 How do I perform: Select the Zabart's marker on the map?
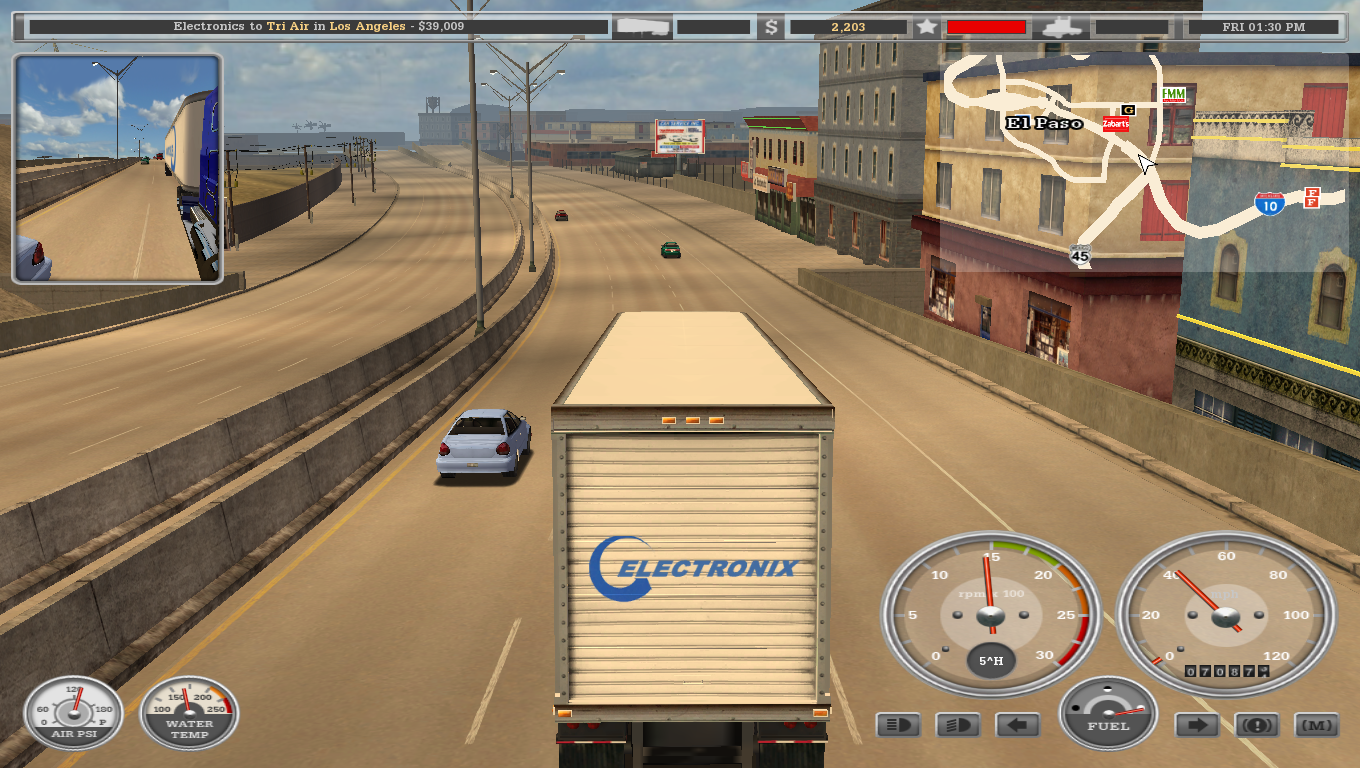1116,124
